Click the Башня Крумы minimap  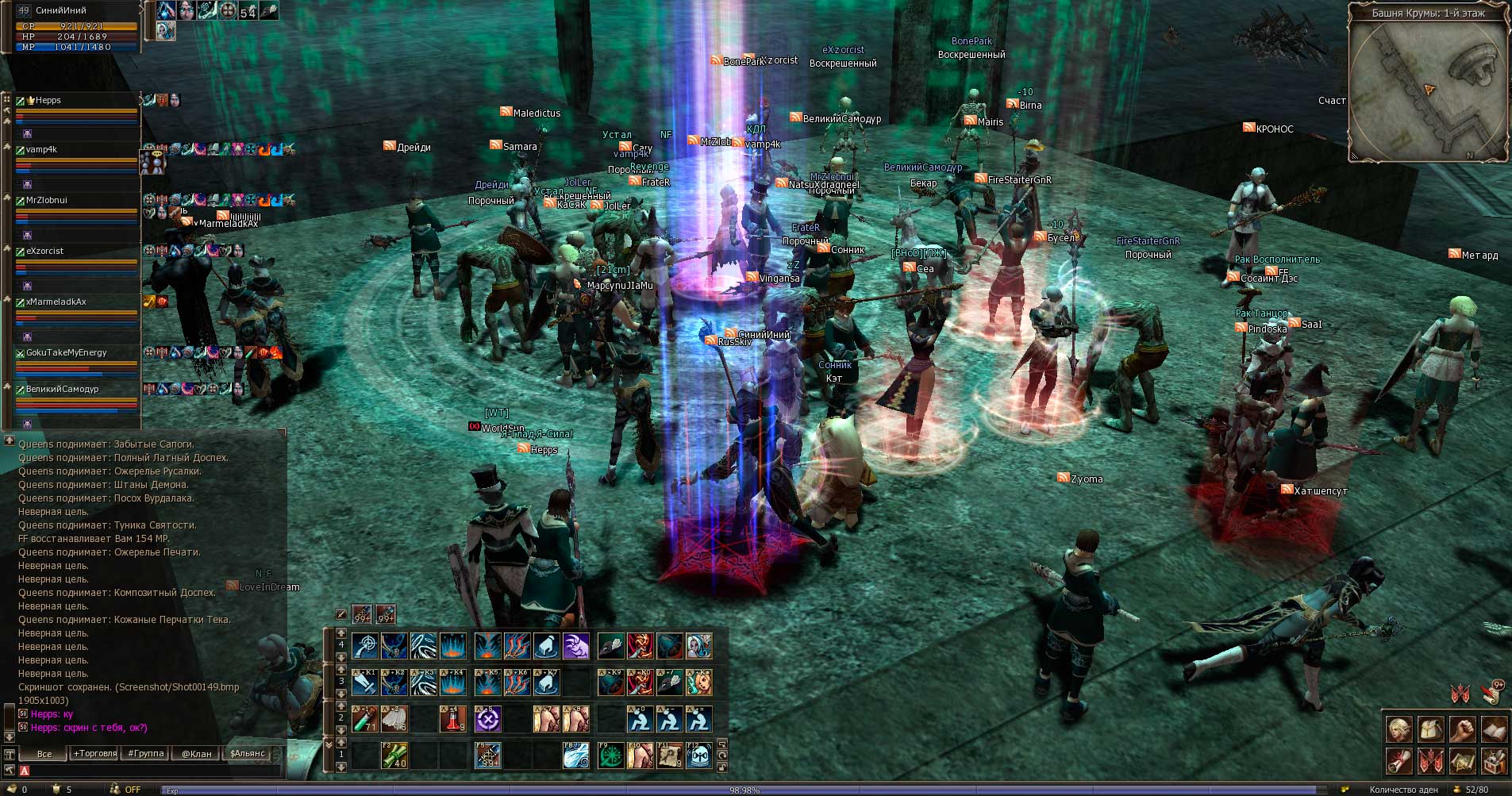(x=1427, y=87)
